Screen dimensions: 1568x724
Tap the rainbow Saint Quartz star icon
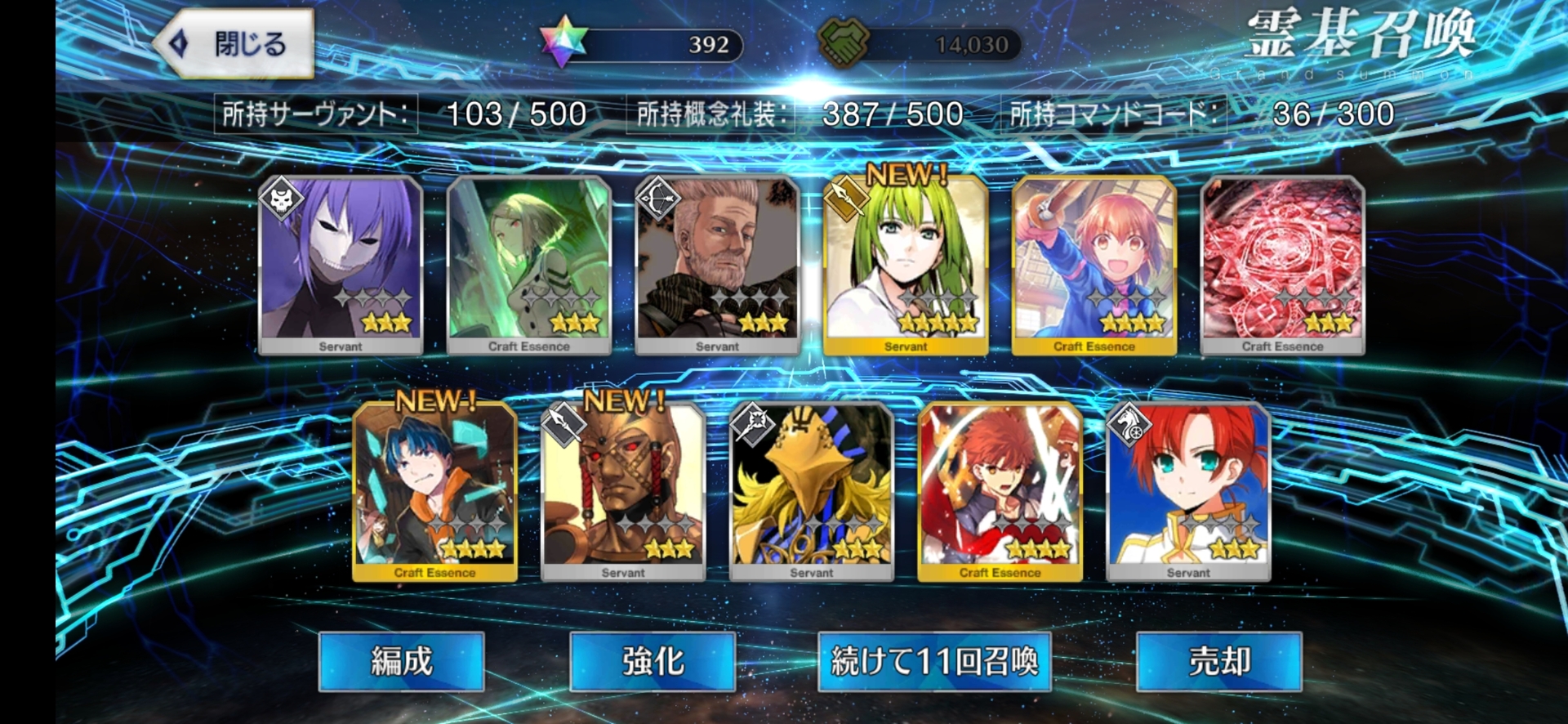[x=564, y=42]
